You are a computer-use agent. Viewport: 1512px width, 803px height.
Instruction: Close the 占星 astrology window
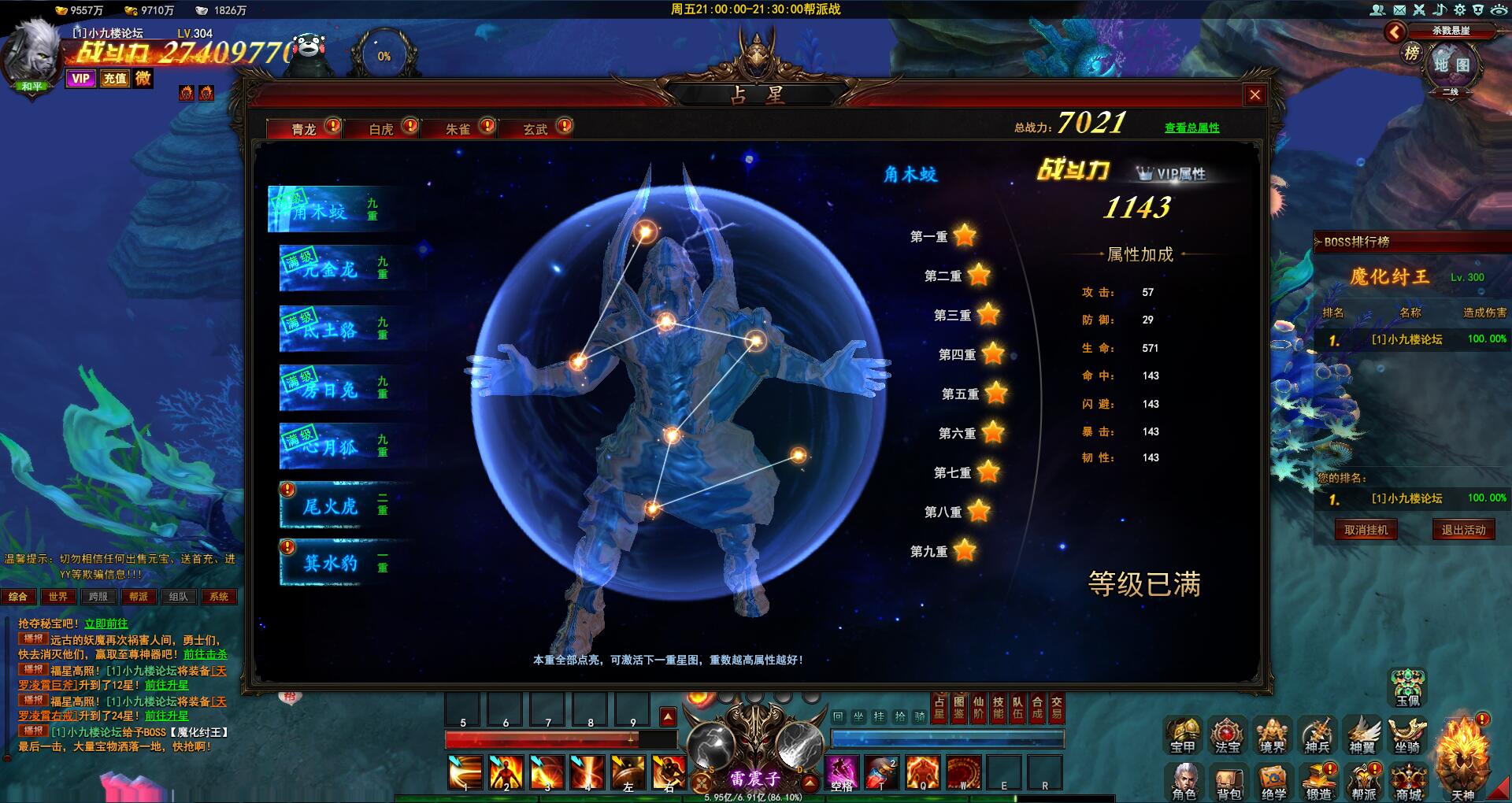pyautogui.click(x=1254, y=95)
